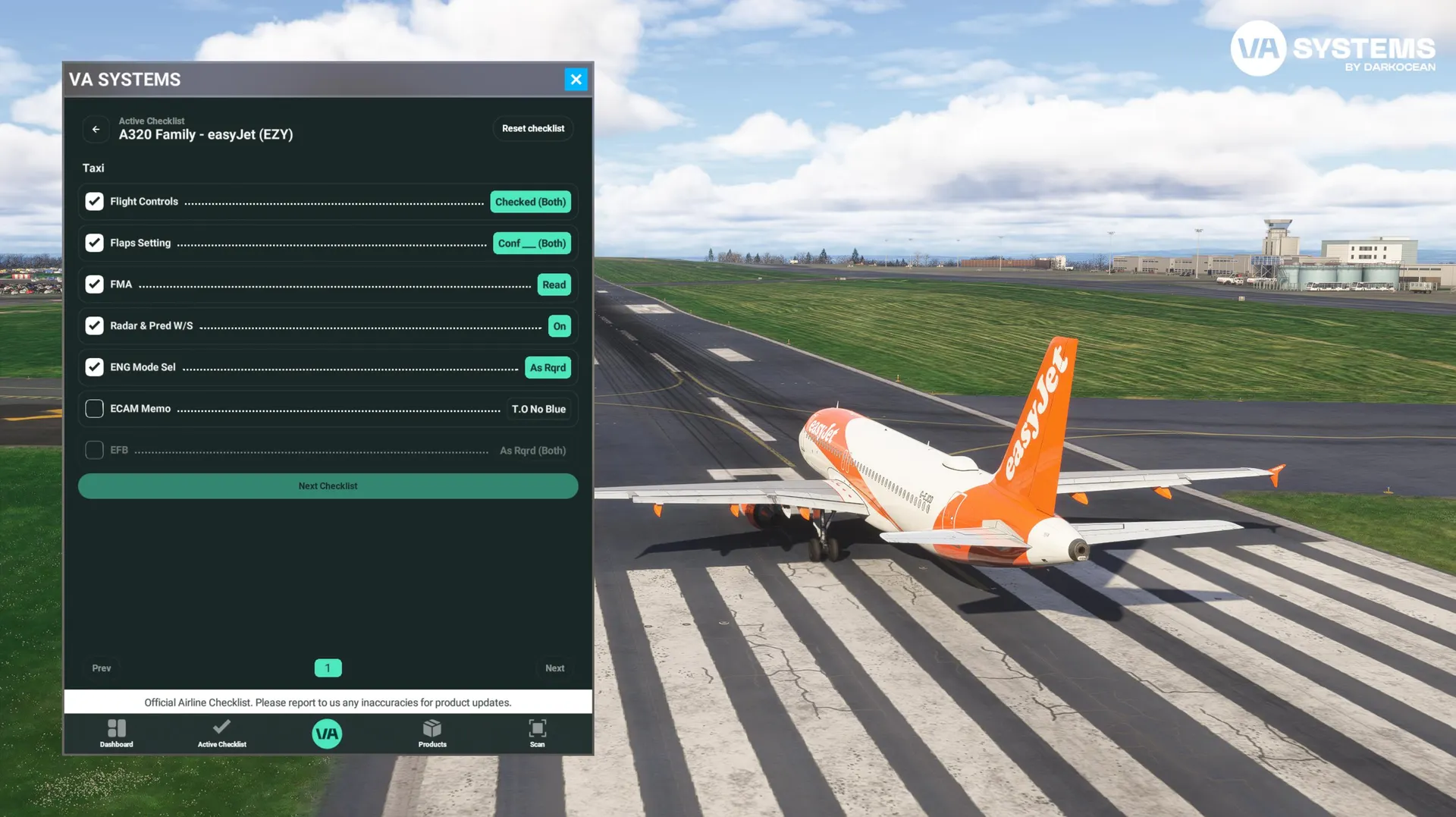This screenshot has height=817, width=1456.
Task: Open the Products tab
Action: point(432,733)
